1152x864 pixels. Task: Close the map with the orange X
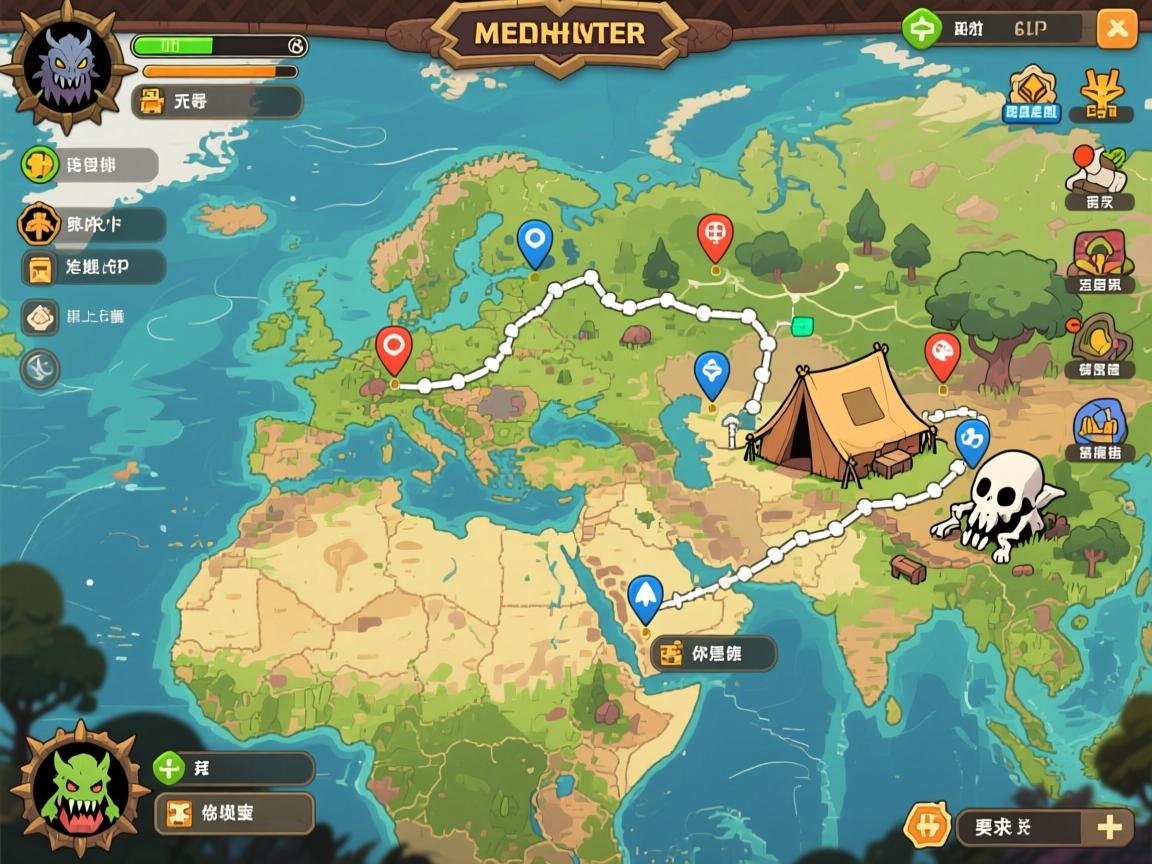(x=1116, y=29)
